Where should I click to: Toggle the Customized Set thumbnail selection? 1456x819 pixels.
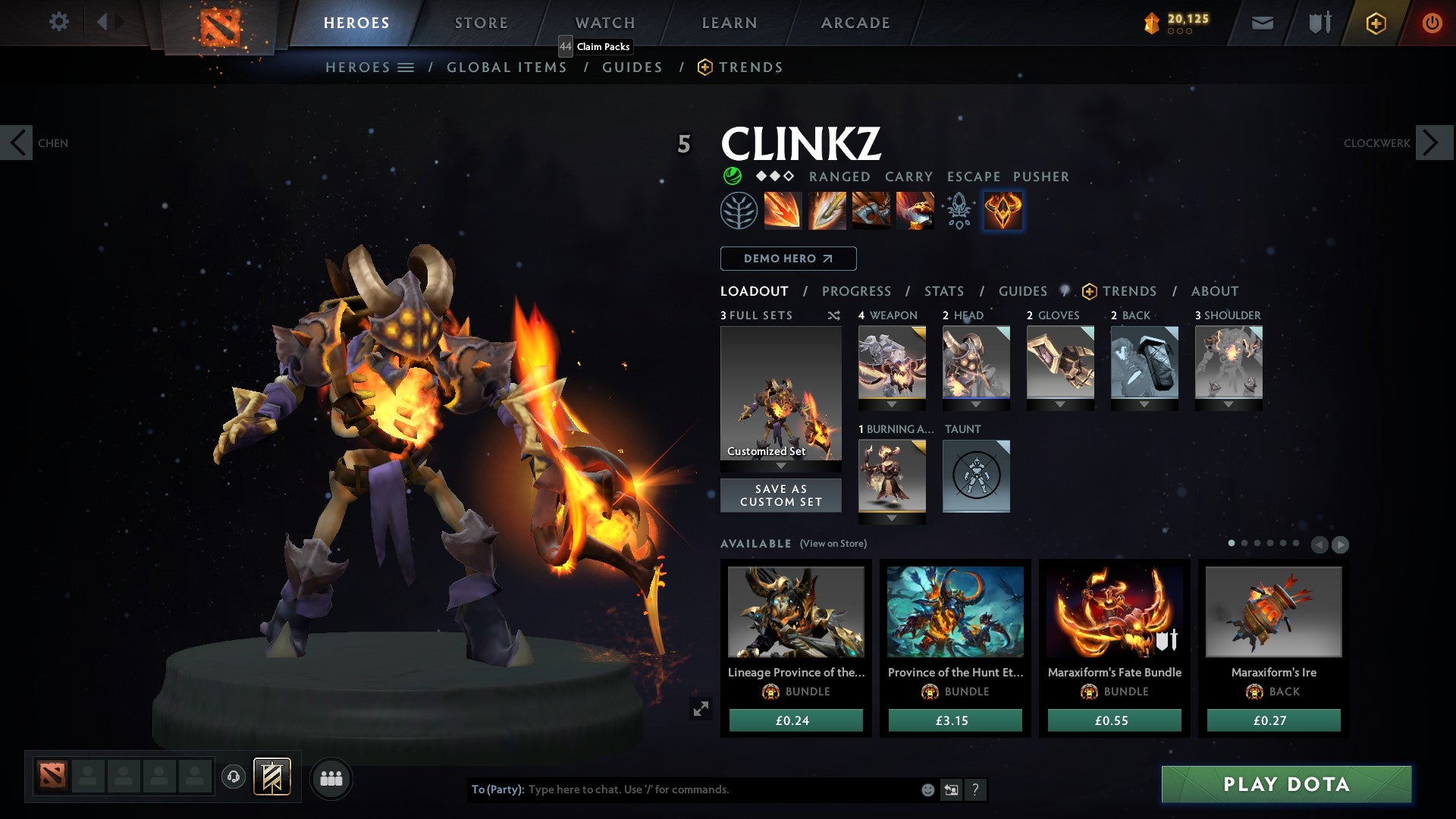click(780, 394)
